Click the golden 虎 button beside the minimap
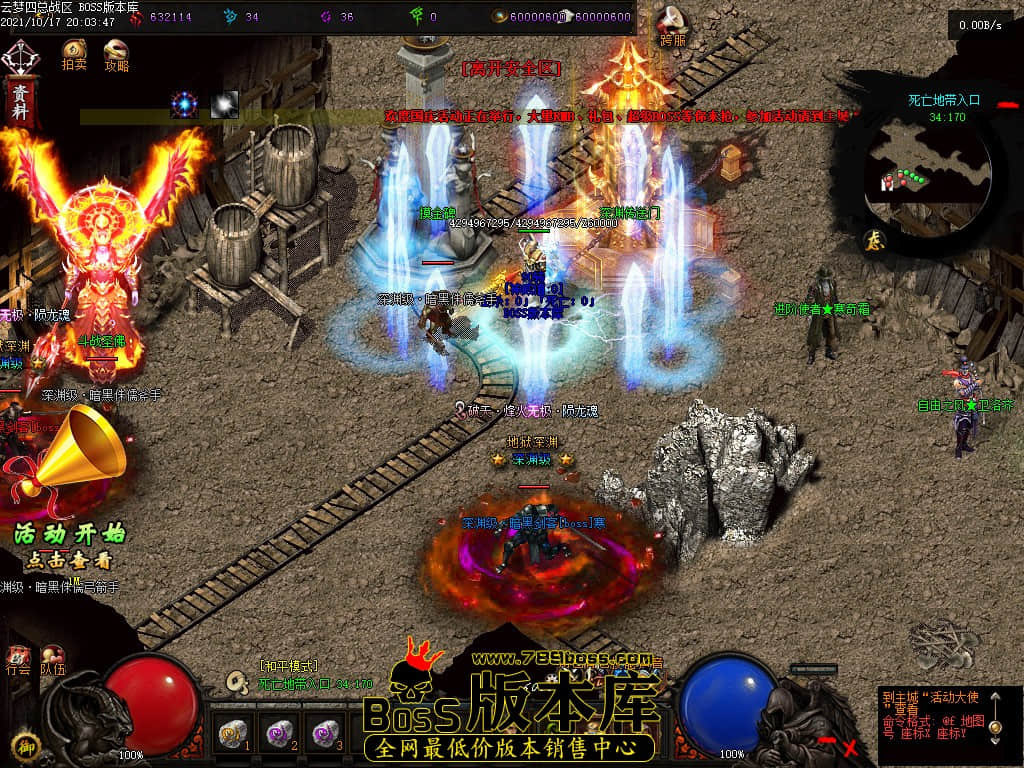Screen dimensions: 1024x768 tap(871, 239)
